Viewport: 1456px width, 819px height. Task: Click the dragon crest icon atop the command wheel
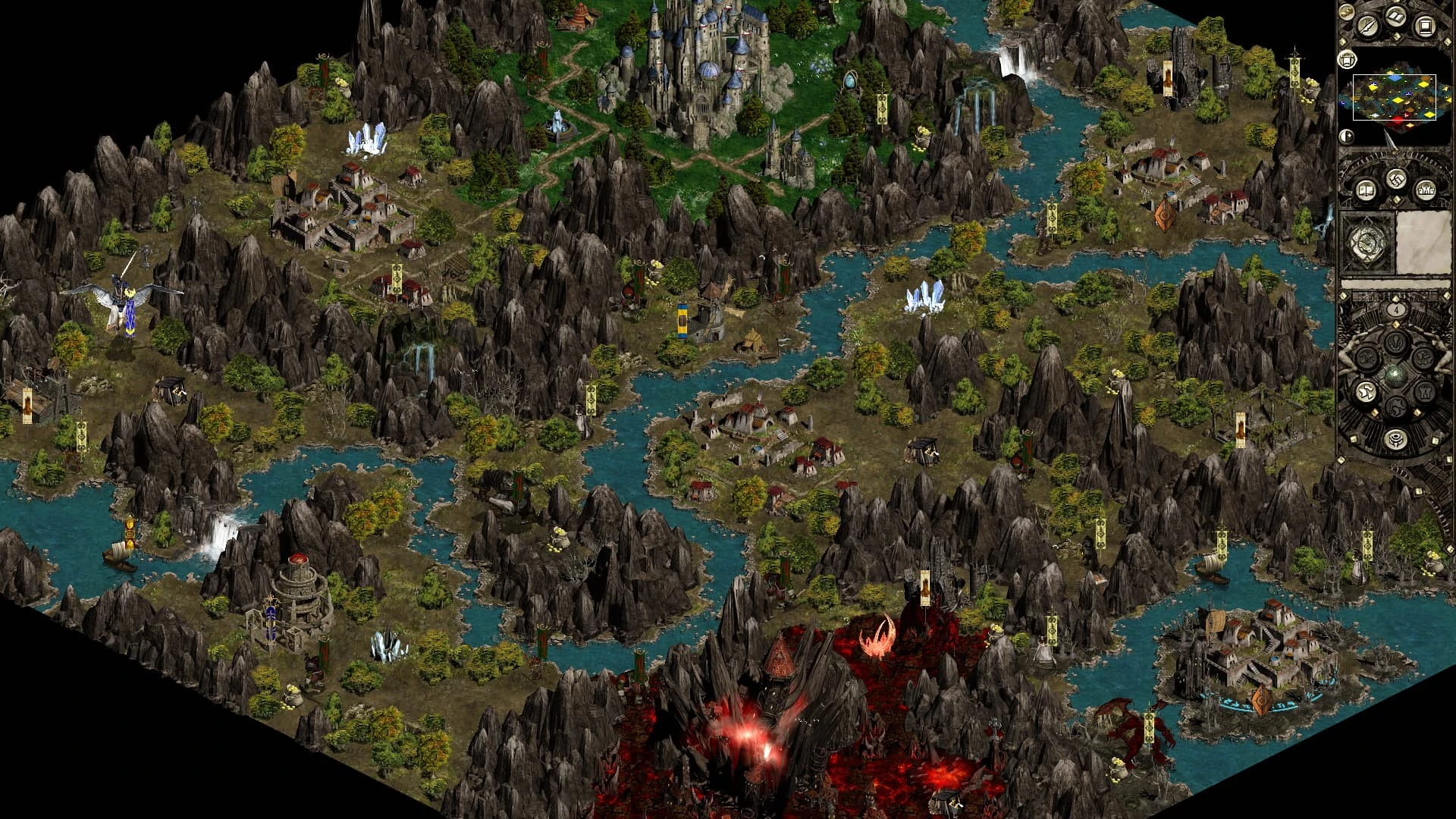pyautogui.click(x=1395, y=344)
